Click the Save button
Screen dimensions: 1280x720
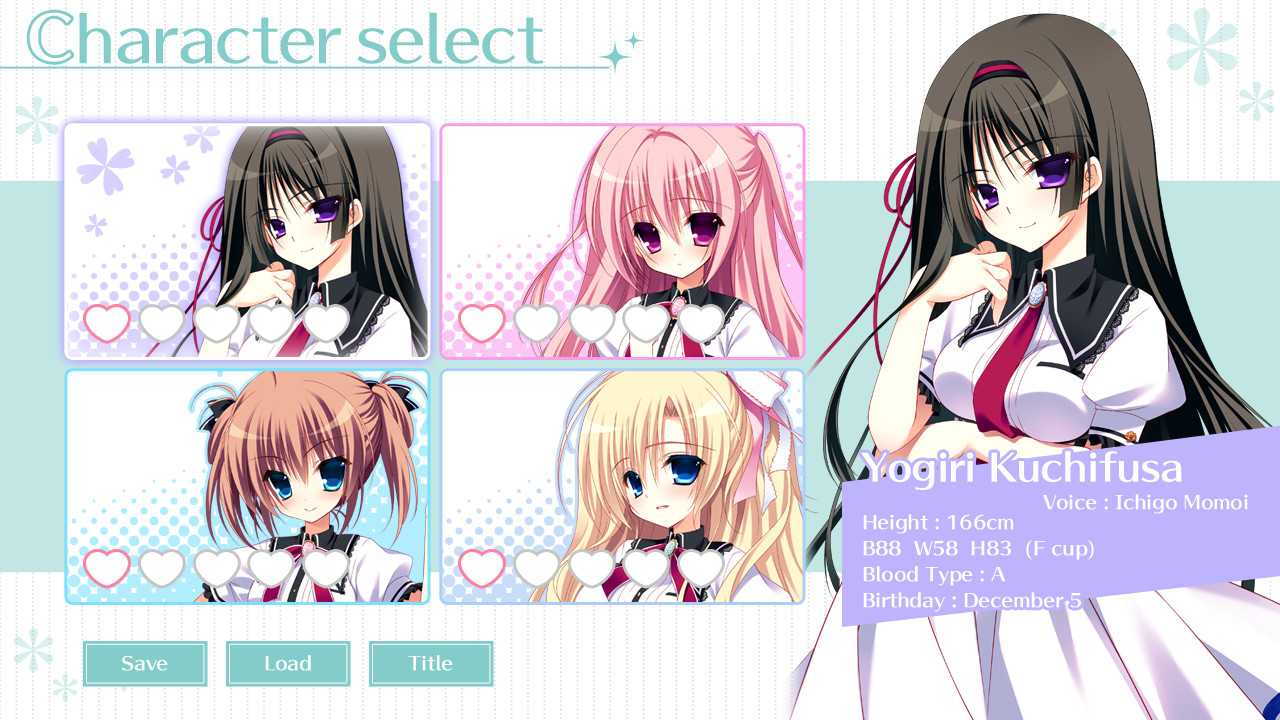click(x=145, y=663)
